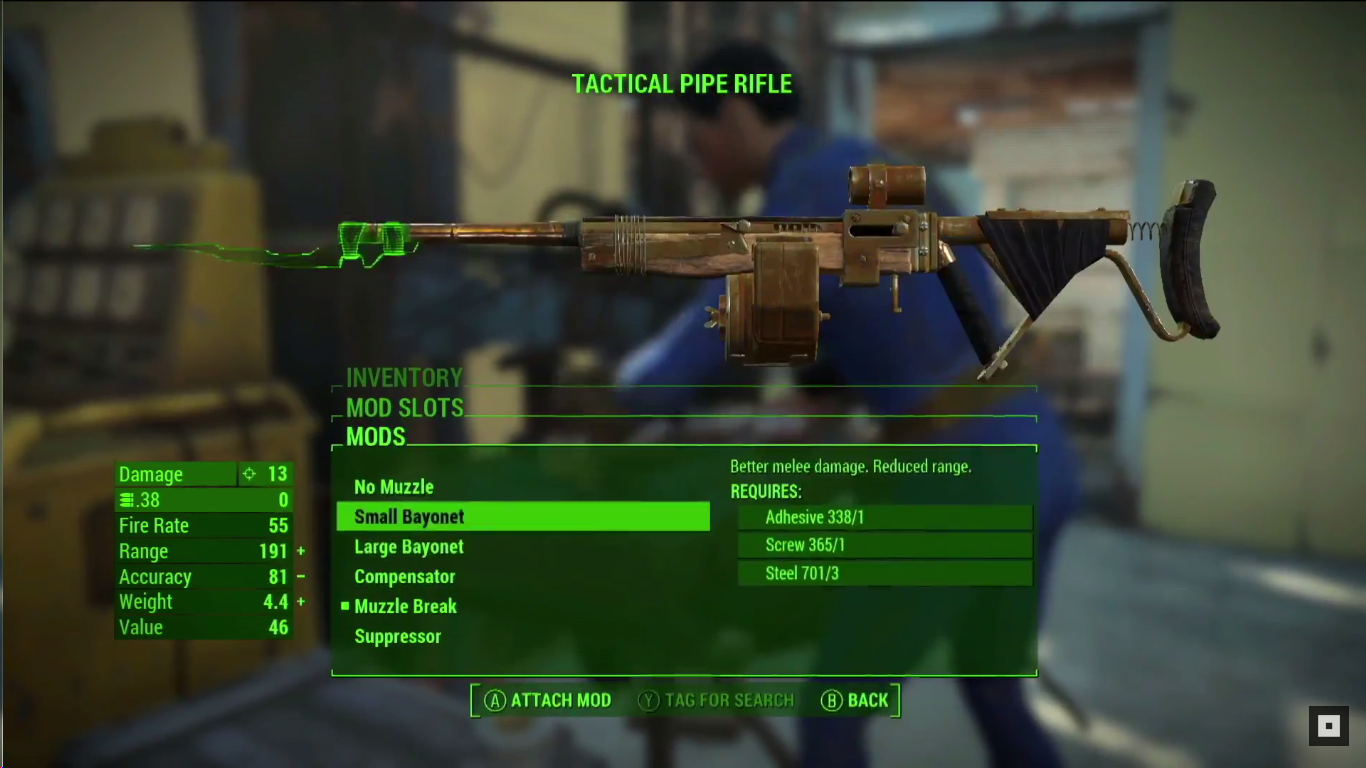Click the Attach Mod button
This screenshot has width=1366, height=768.
[548, 700]
